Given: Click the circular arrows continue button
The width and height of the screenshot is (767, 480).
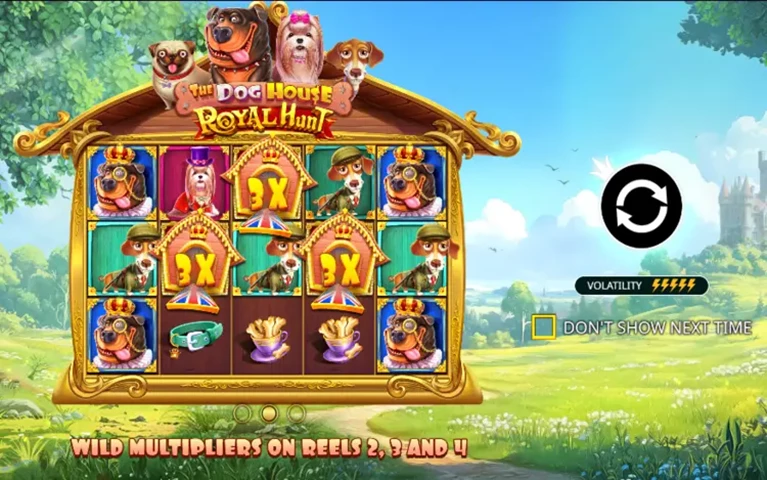Looking at the screenshot, I should (x=641, y=206).
